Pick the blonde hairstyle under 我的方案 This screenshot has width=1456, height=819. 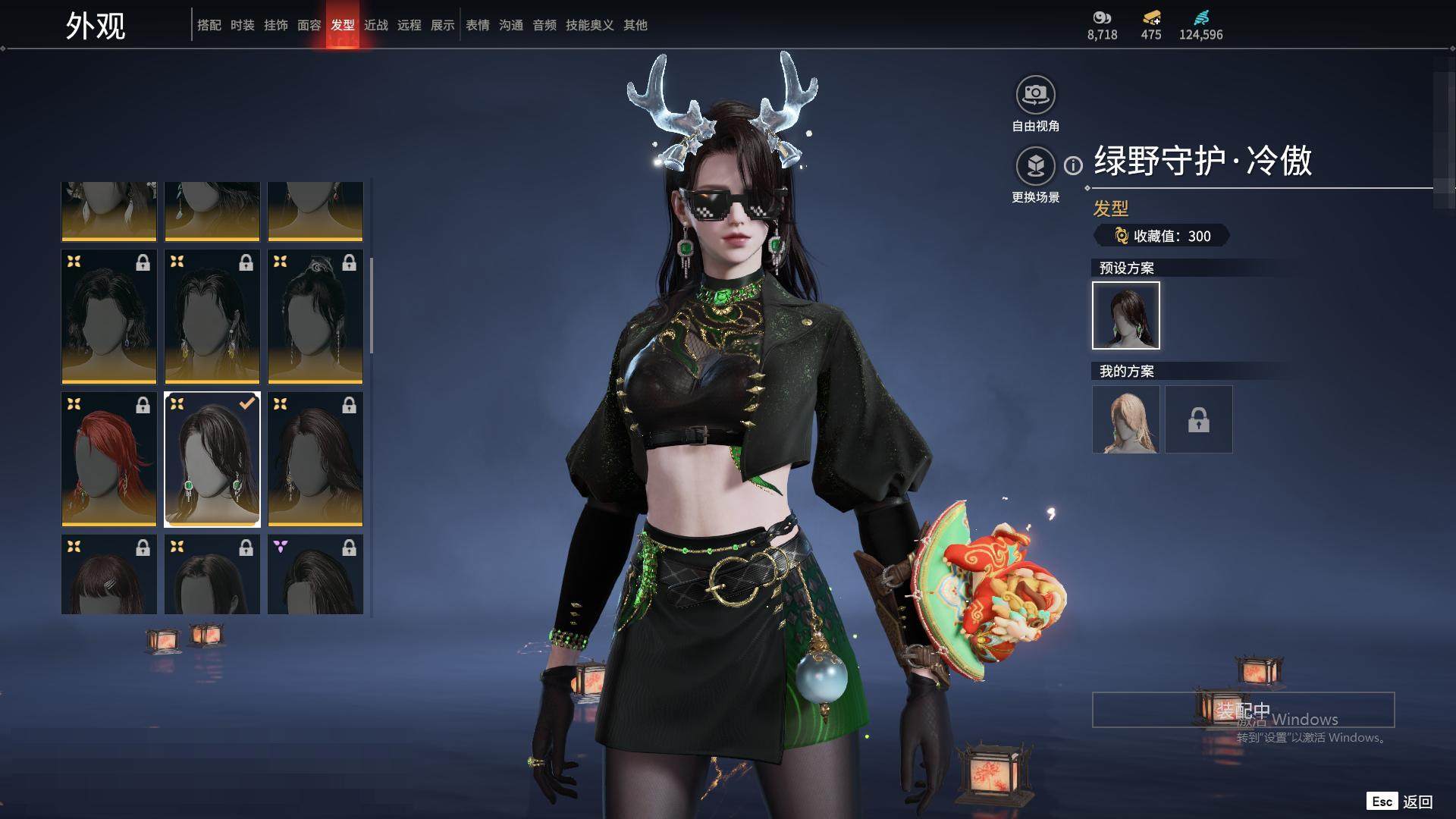coord(1125,419)
